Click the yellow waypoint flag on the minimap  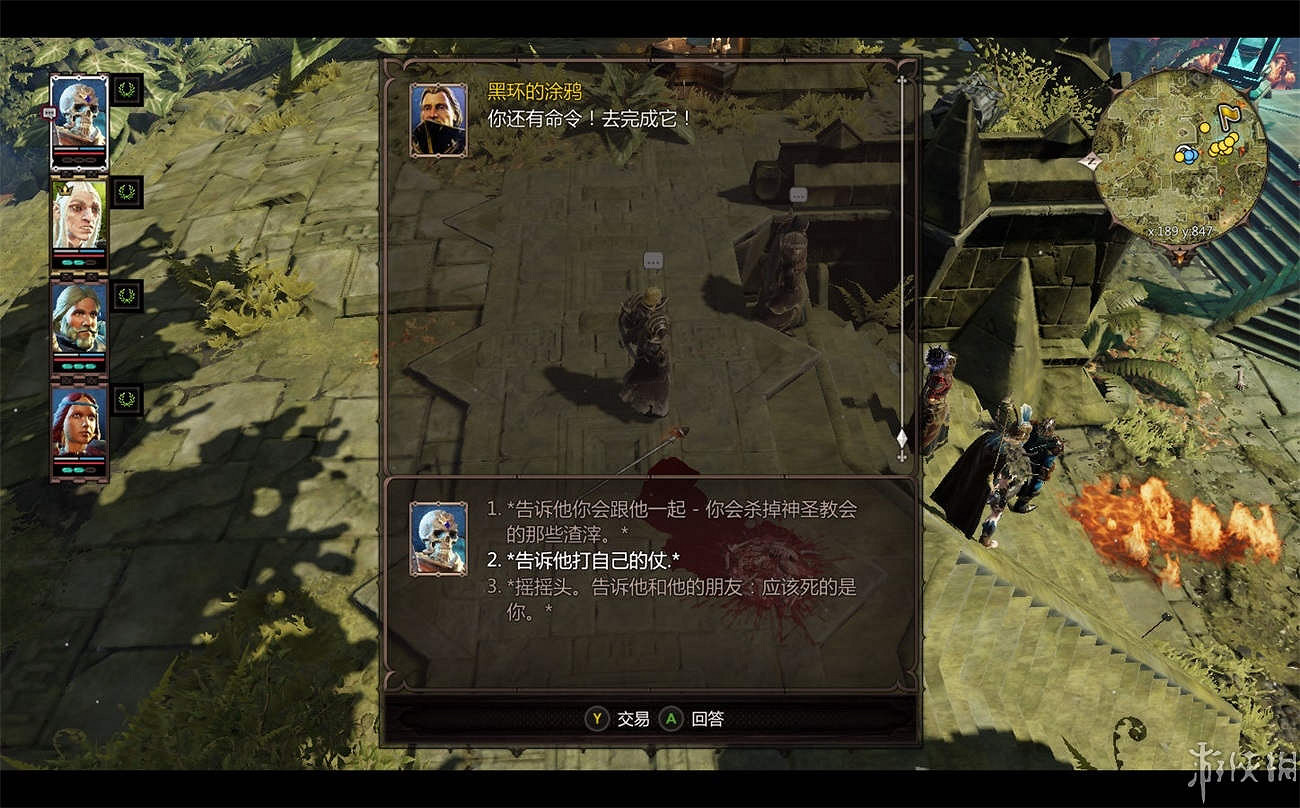pyautogui.click(x=1227, y=113)
